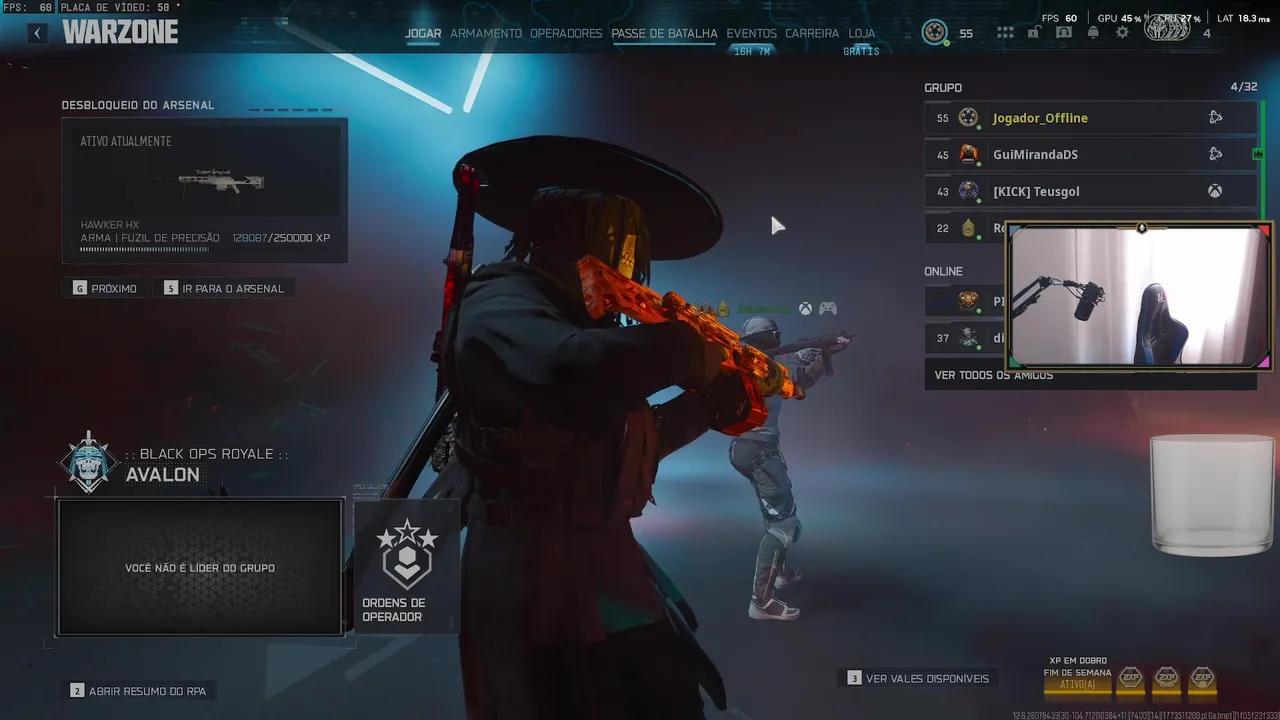1280x720 pixels.
Task: Select GuiMirandaDS in the Grupo list
Action: (1040, 154)
